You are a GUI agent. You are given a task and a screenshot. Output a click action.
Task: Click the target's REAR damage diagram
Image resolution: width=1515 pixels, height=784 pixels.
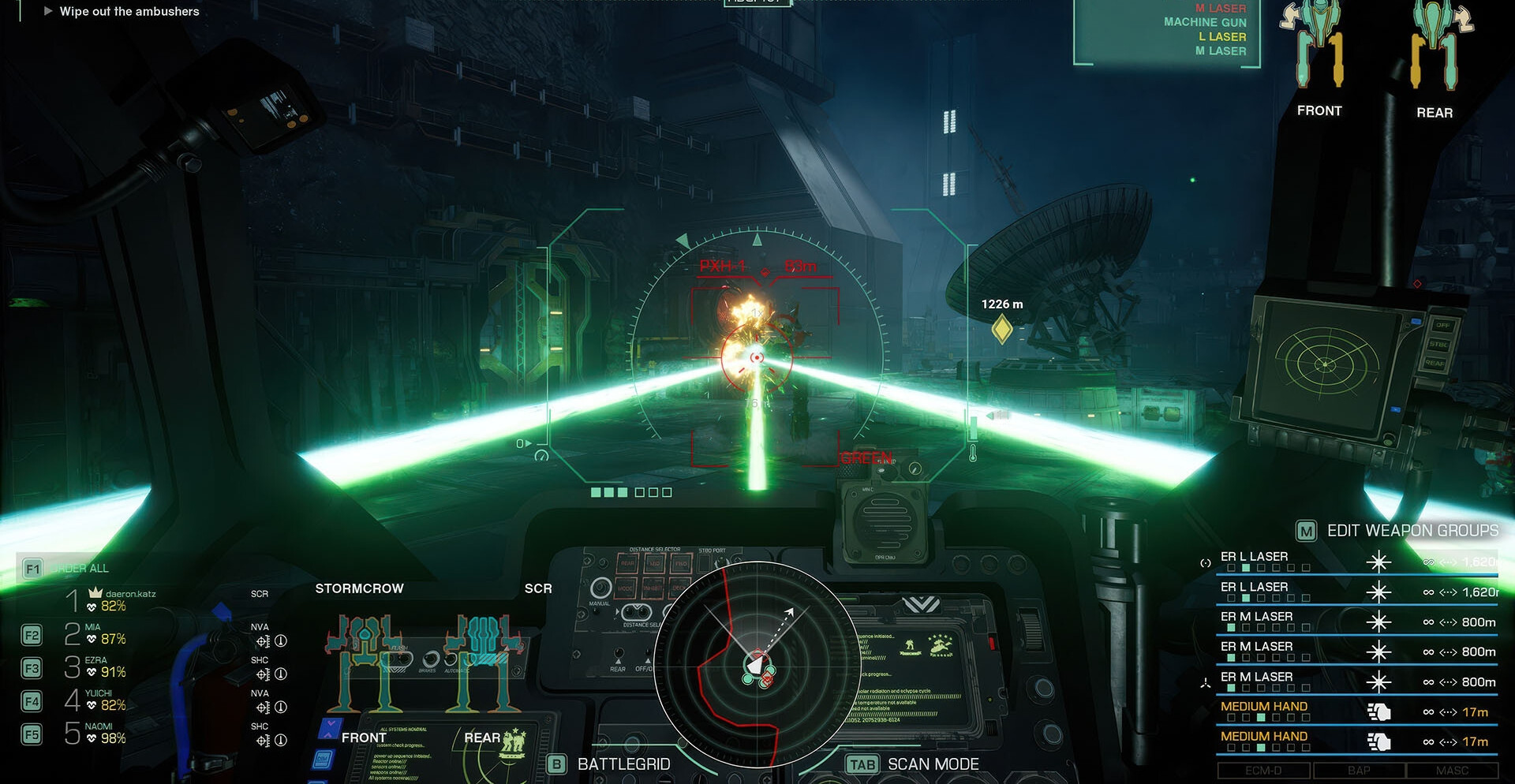pos(1436,47)
